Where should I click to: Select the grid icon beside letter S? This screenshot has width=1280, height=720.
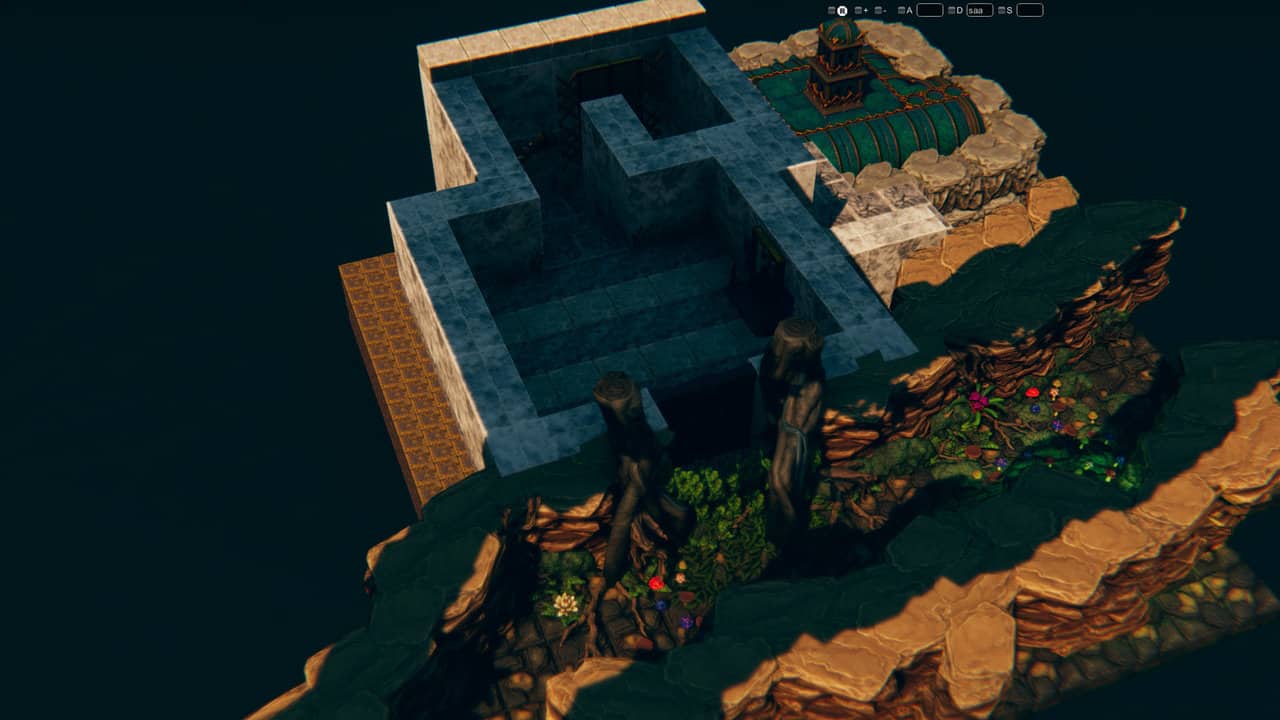pos(1002,9)
